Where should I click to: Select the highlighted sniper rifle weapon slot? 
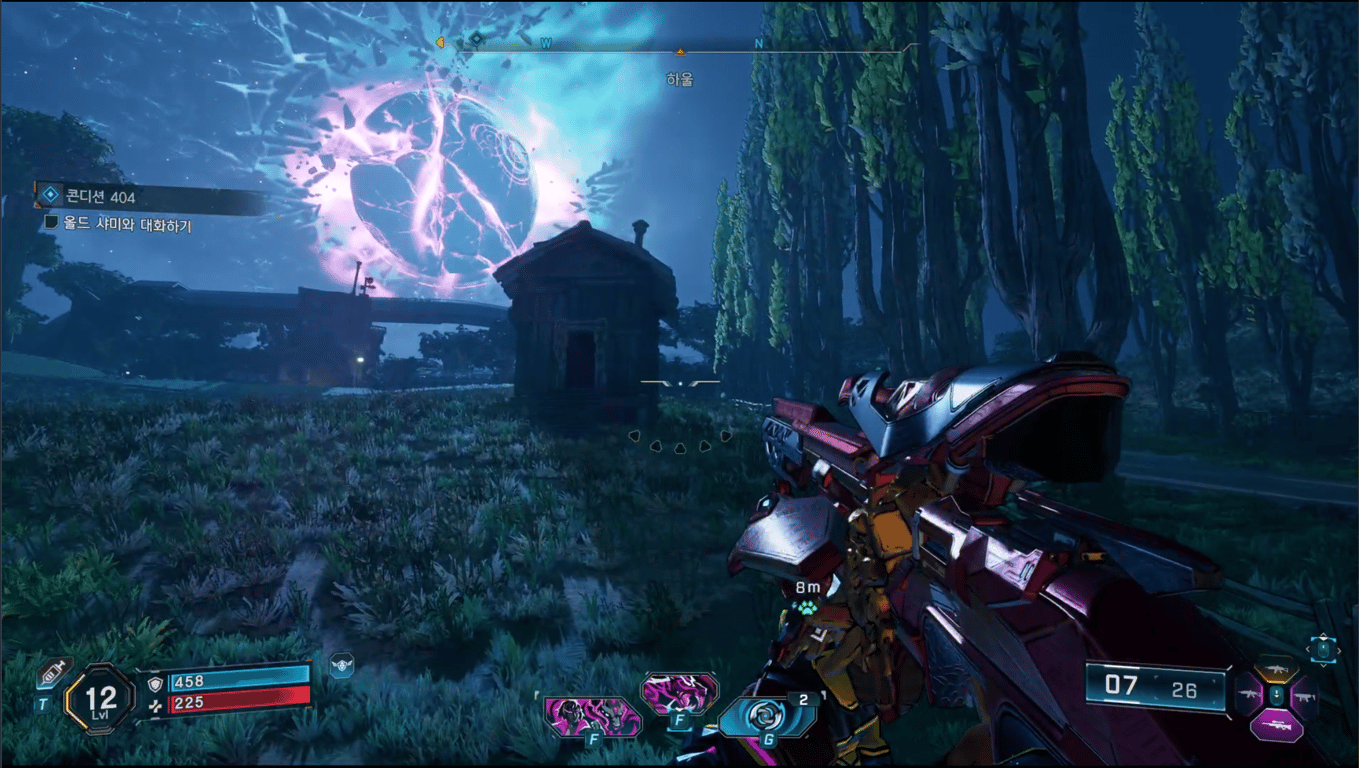(x=1276, y=725)
